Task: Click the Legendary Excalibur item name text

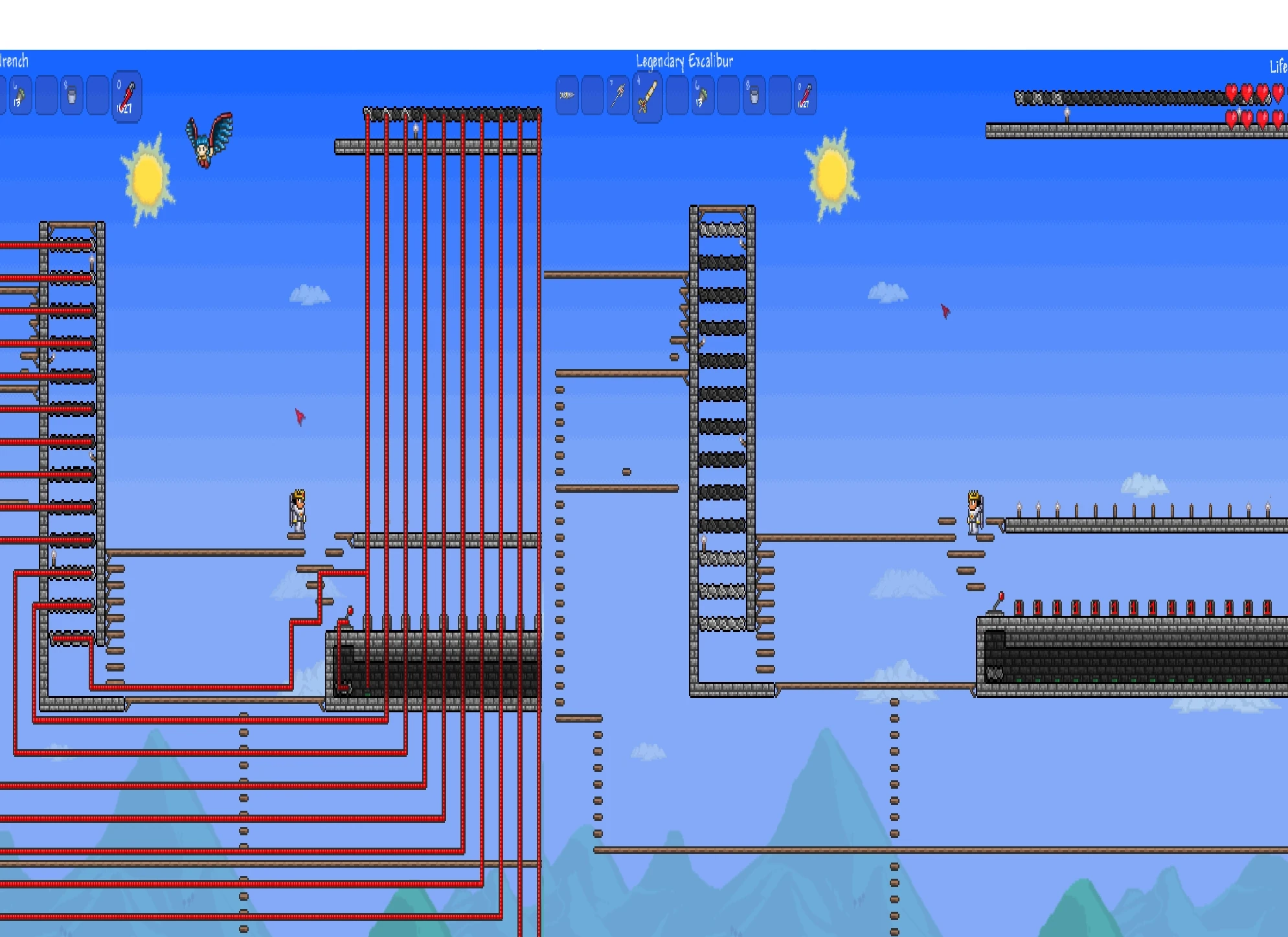Action: [684, 62]
